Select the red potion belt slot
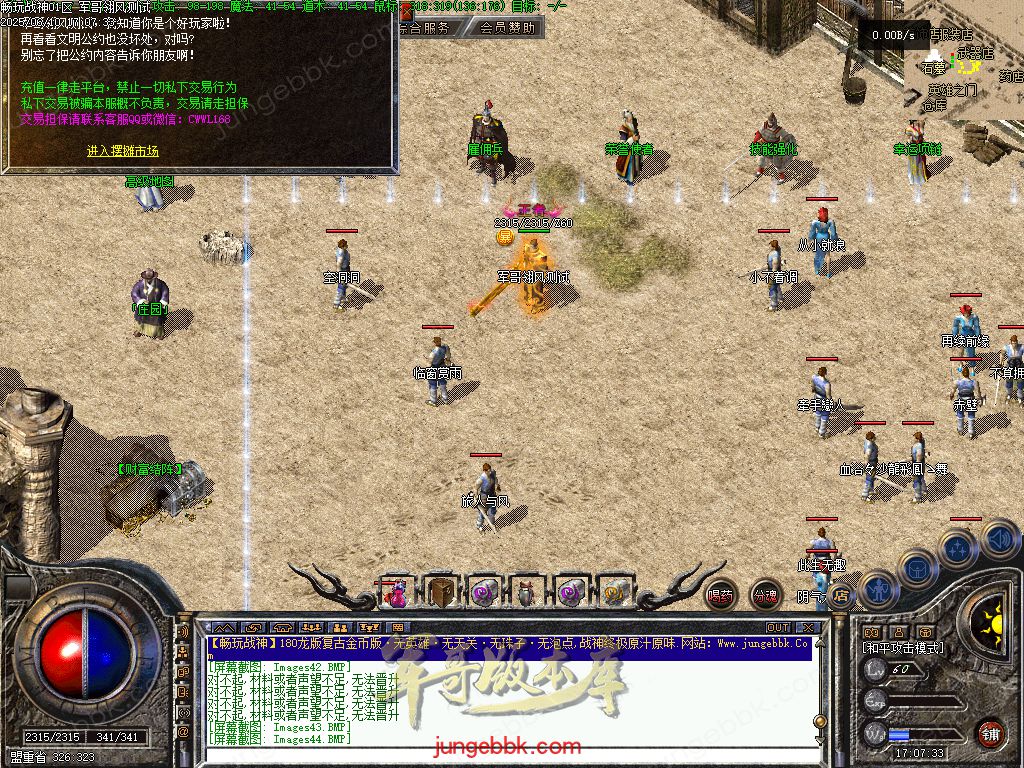This screenshot has height=768, width=1024. (x=396, y=593)
